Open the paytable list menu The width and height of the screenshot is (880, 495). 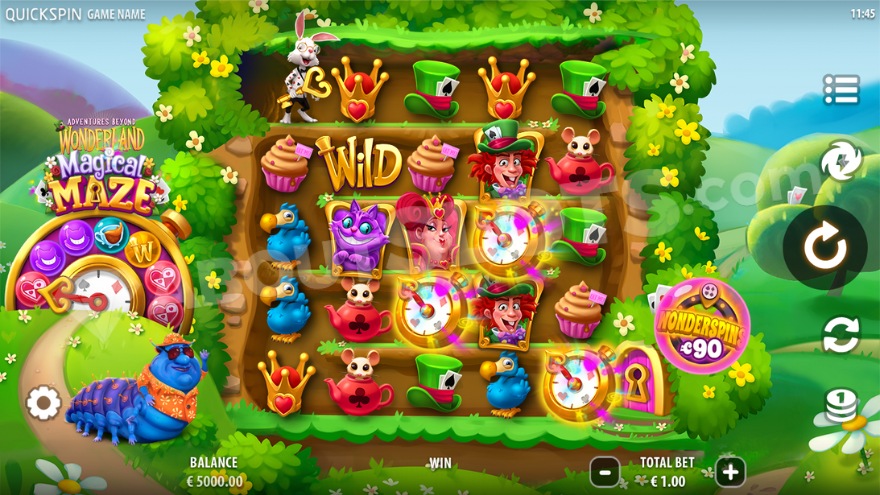pos(841,90)
